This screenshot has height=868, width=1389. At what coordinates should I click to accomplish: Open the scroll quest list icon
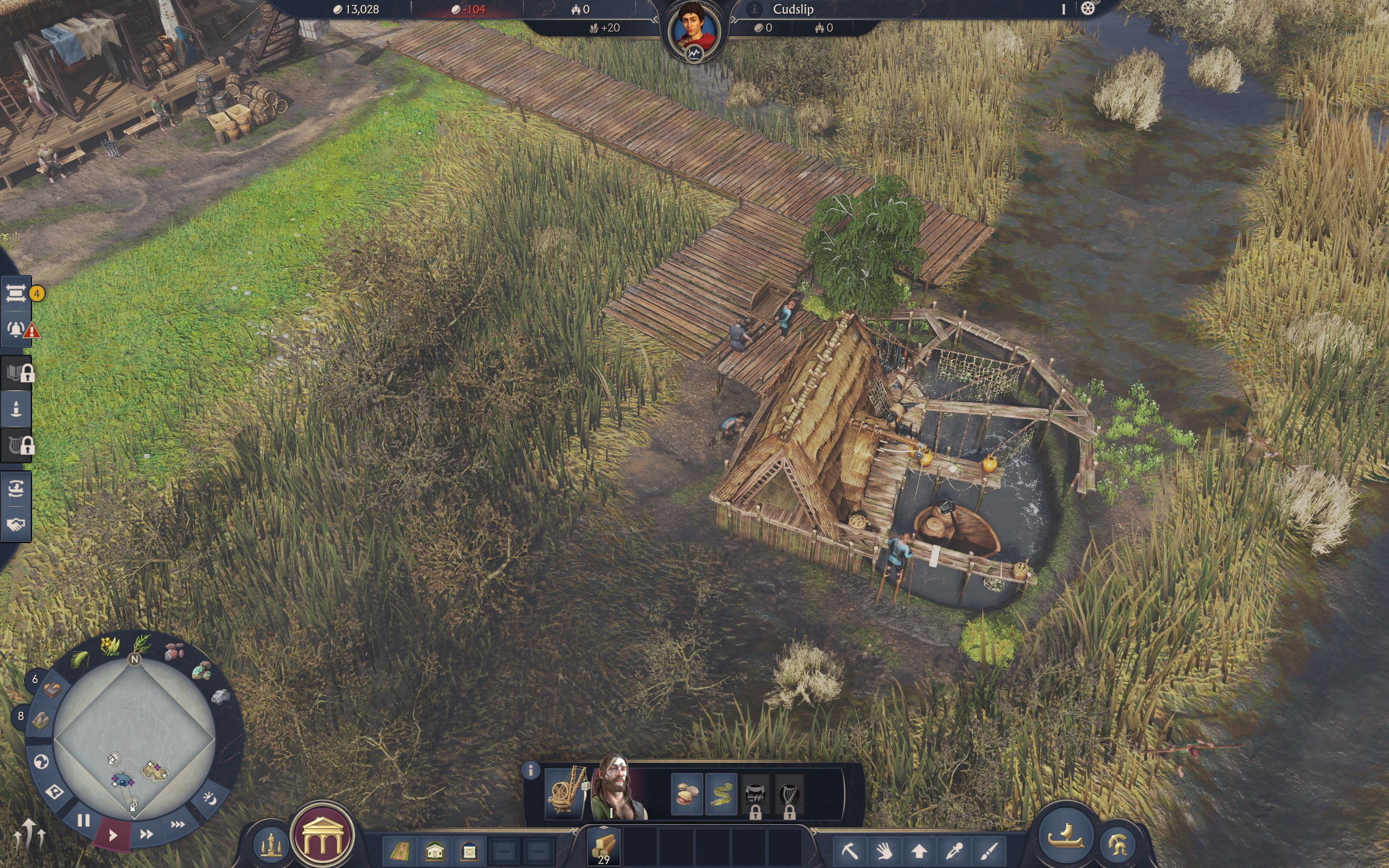(x=16, y=294)
